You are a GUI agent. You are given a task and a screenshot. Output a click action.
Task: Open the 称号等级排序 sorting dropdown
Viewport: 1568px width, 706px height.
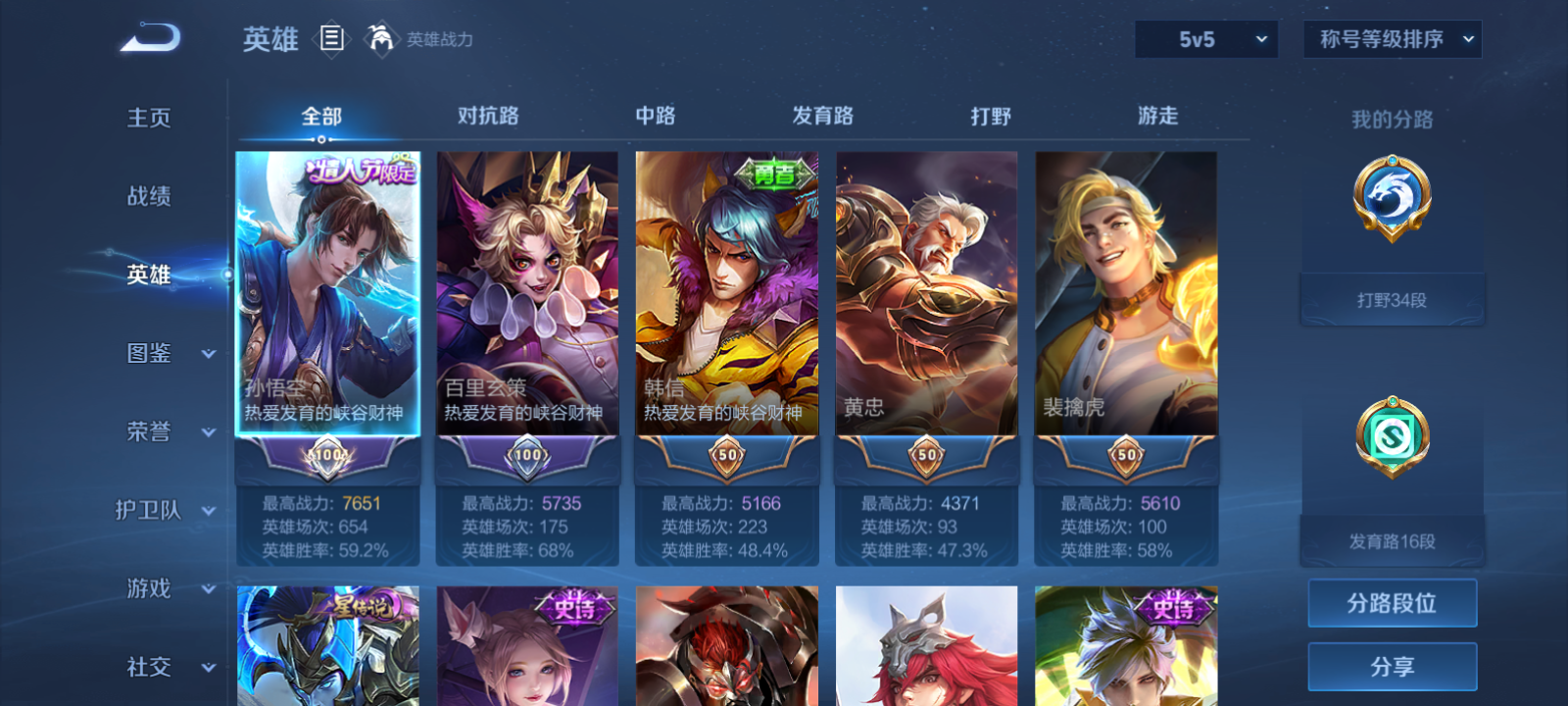coord(1392,40)
